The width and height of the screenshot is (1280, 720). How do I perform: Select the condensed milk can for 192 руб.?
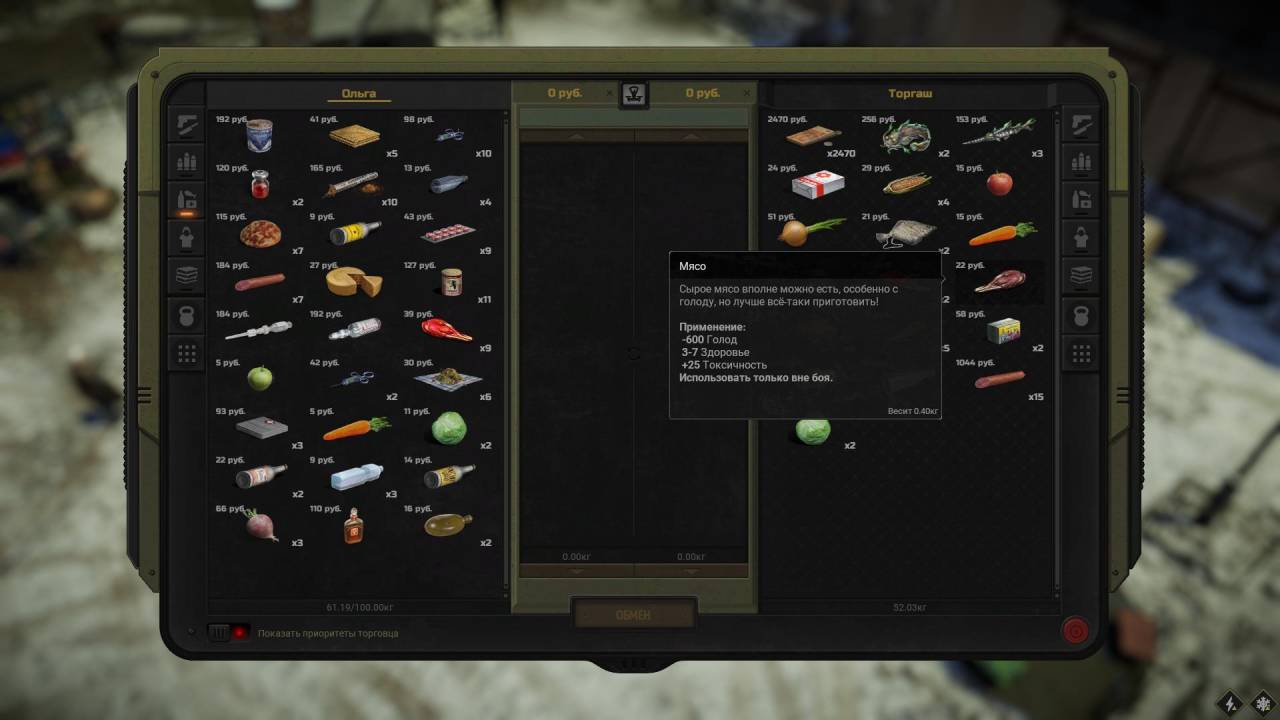(x=259, y=135)
